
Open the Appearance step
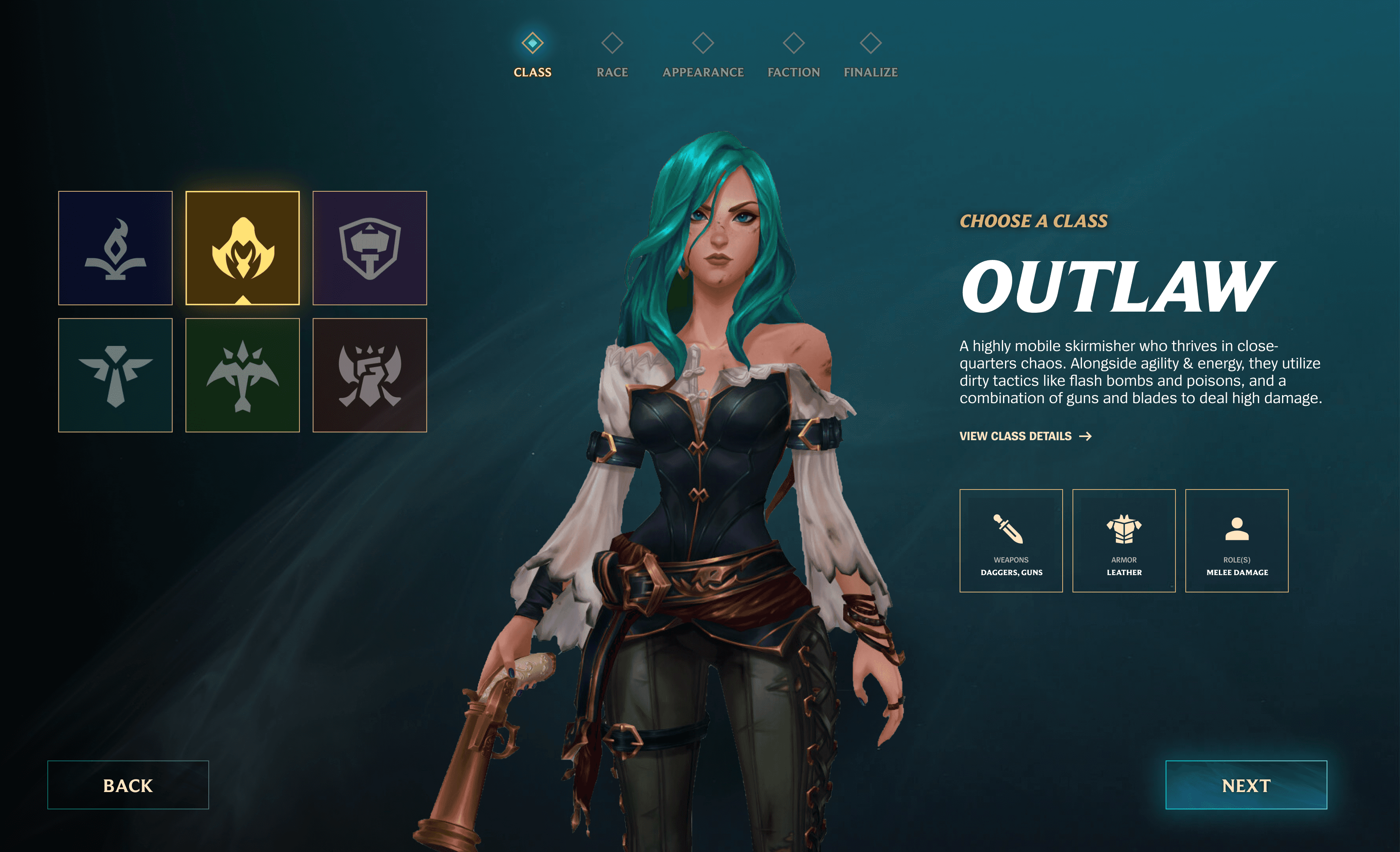point(703,56)
